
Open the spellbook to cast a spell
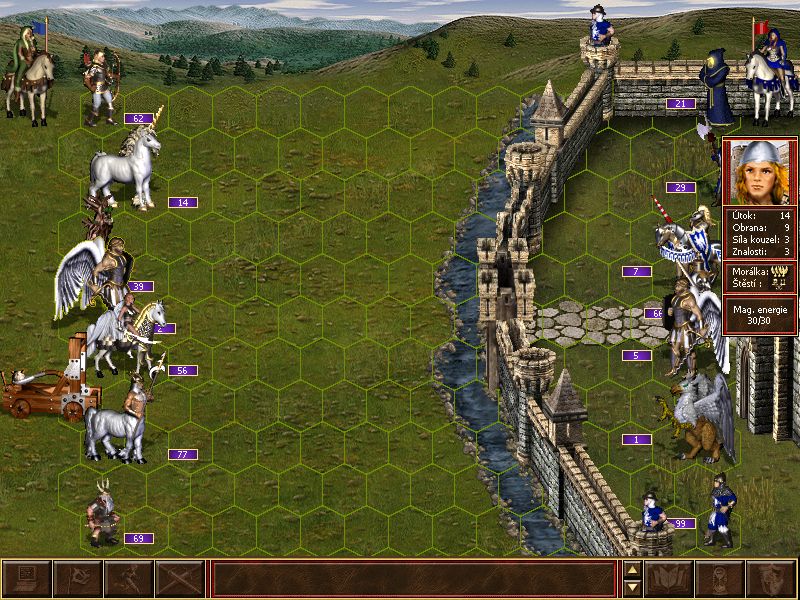pyautogui.click(x=670, y=579)
